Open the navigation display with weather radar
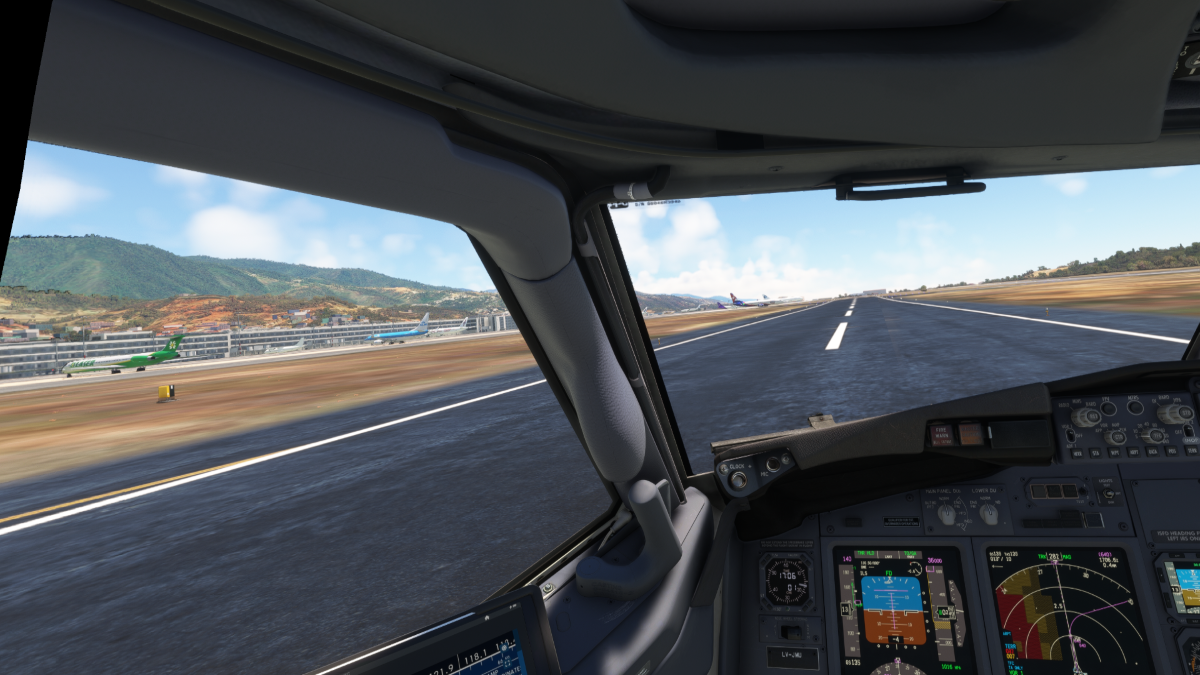The width and height of the screenshot is (1200, 675). click(x=1068, y=610)
